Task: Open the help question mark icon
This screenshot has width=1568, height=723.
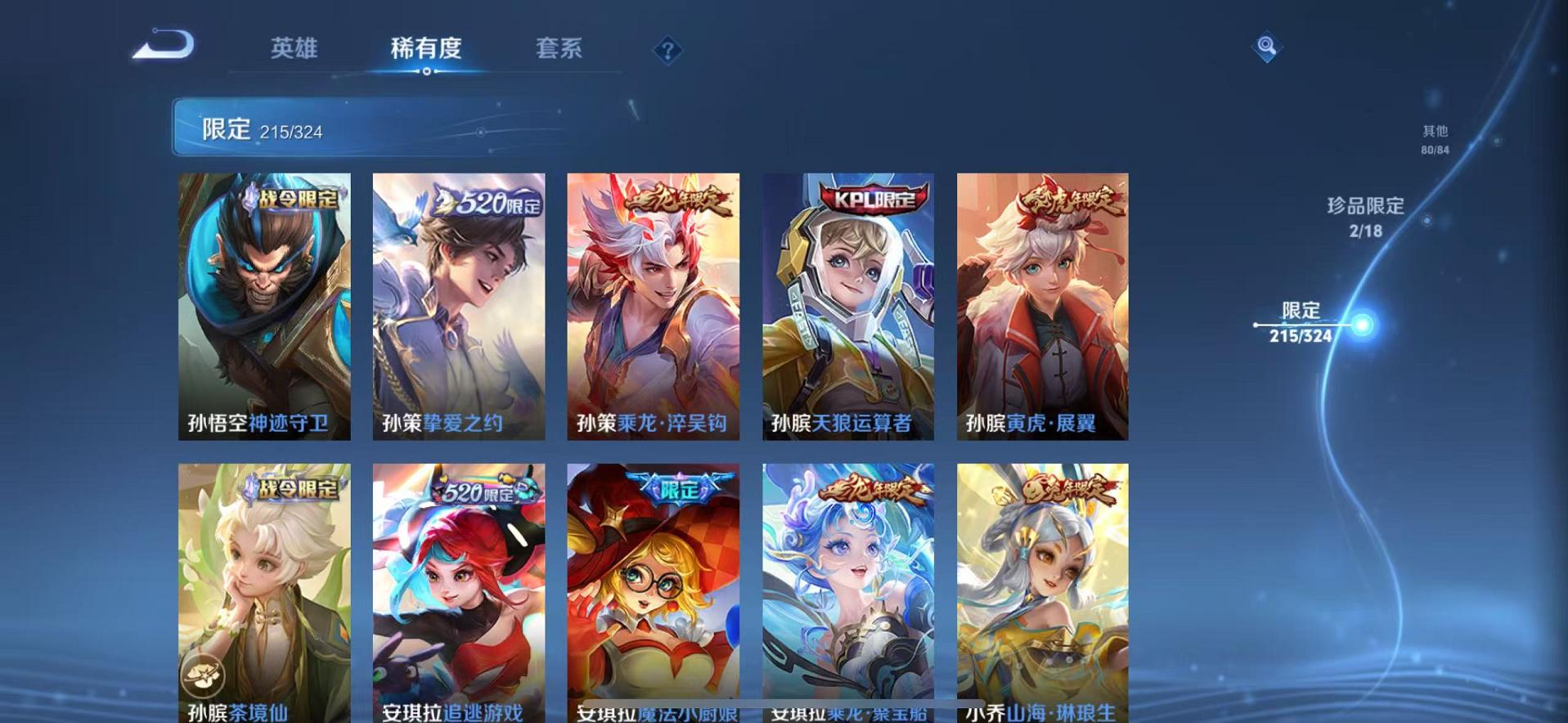Action: [x=668, y=51]
